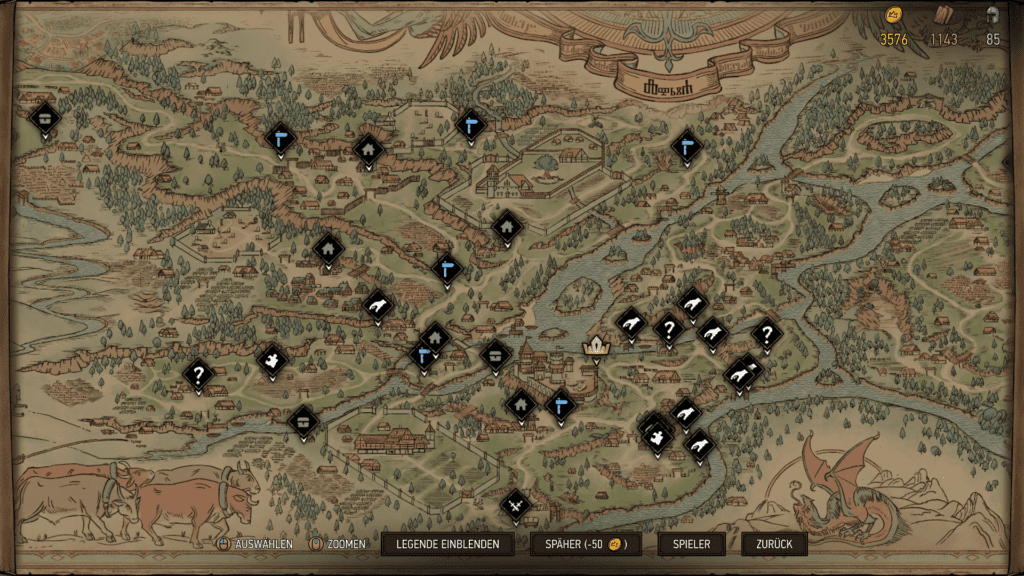Click the Legende Einblenden button
This screenshot has width=1024, height=576.
pos(447,544)
